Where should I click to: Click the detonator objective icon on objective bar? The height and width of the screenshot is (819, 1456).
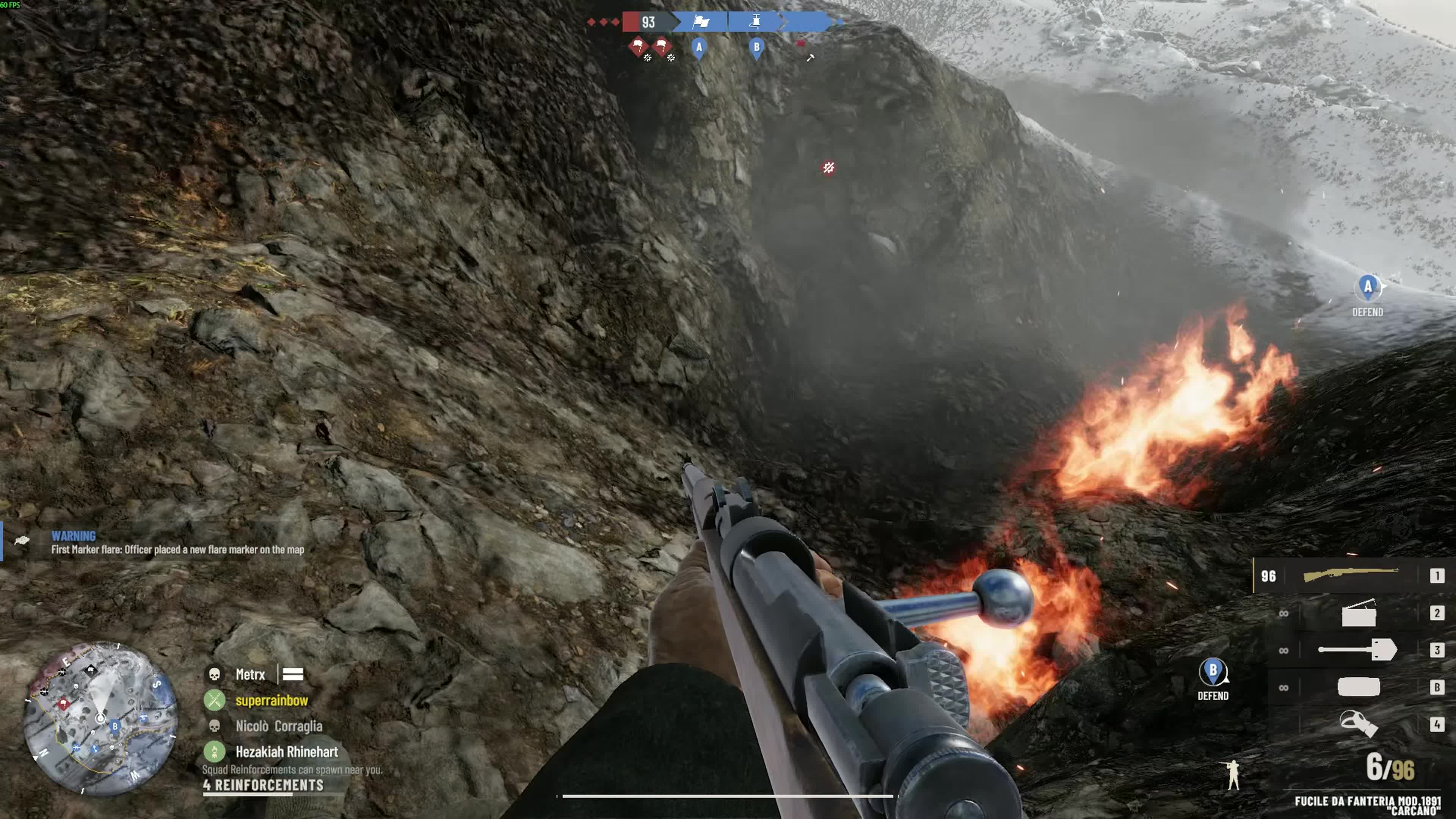tap(756, 22)
